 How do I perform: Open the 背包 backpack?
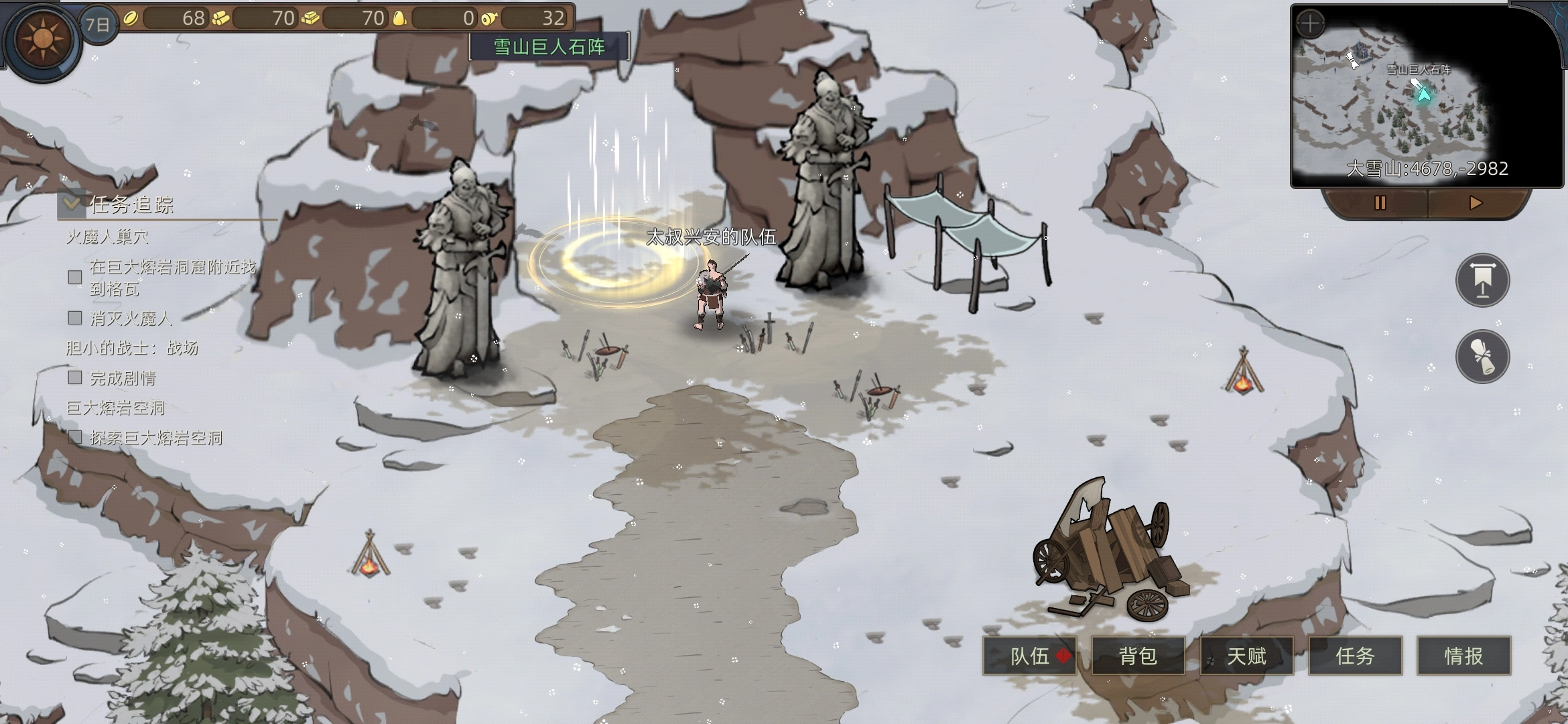[x=1138, y=656]
